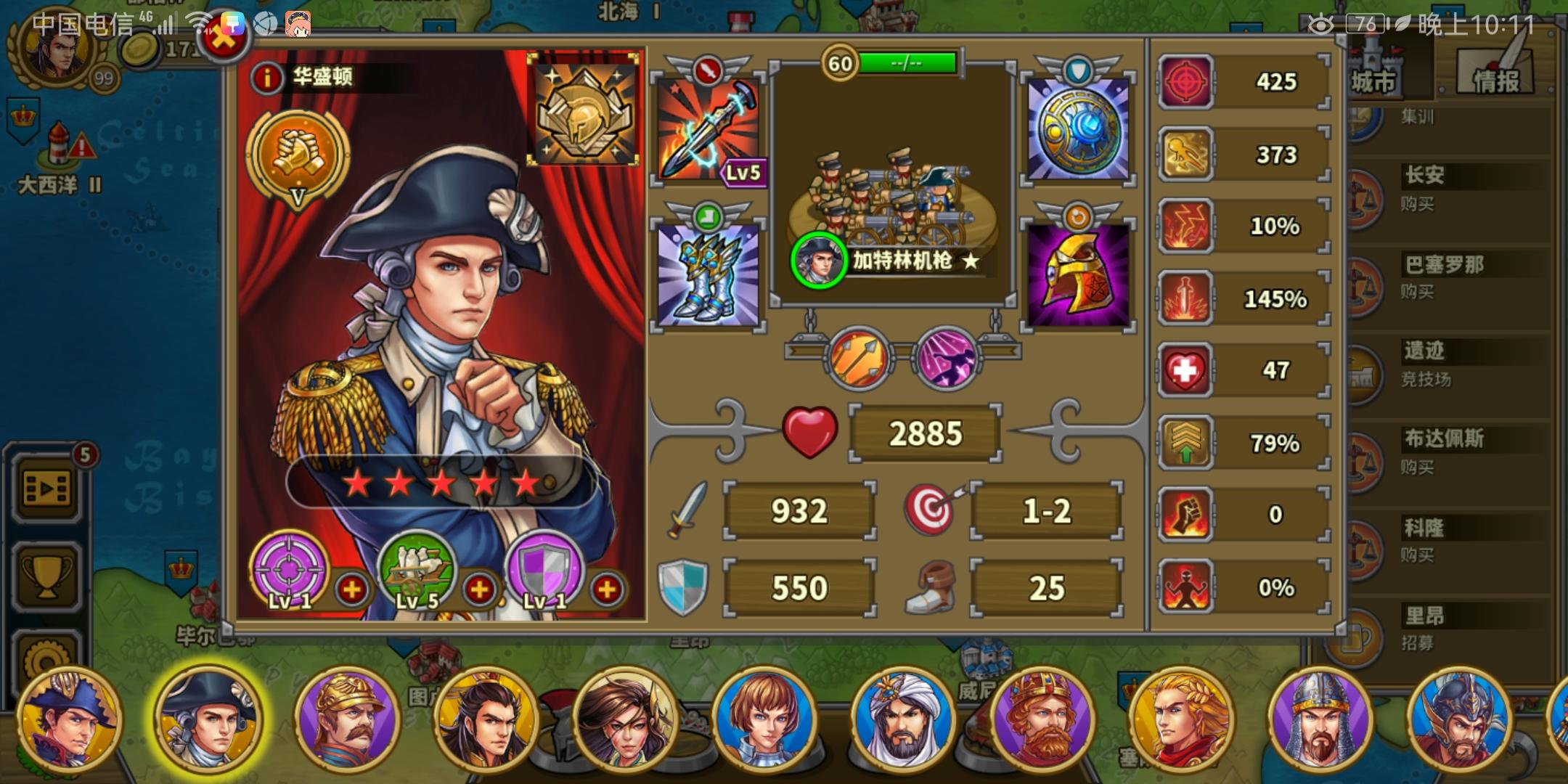
Task: Upgrade the purple shield skill with plus button
Action: (x=607, y=589)
